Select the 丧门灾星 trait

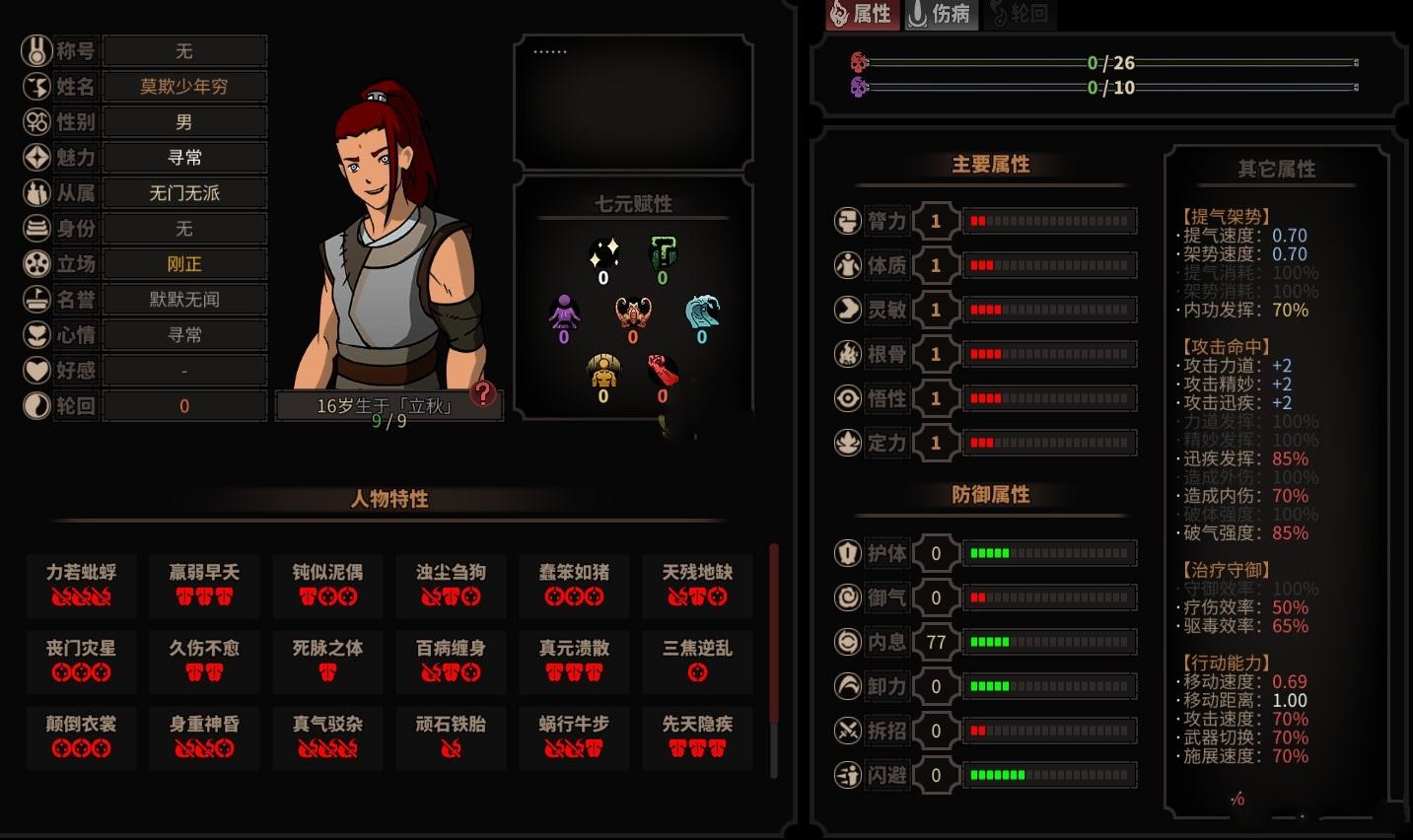click(x=81, y=660)
